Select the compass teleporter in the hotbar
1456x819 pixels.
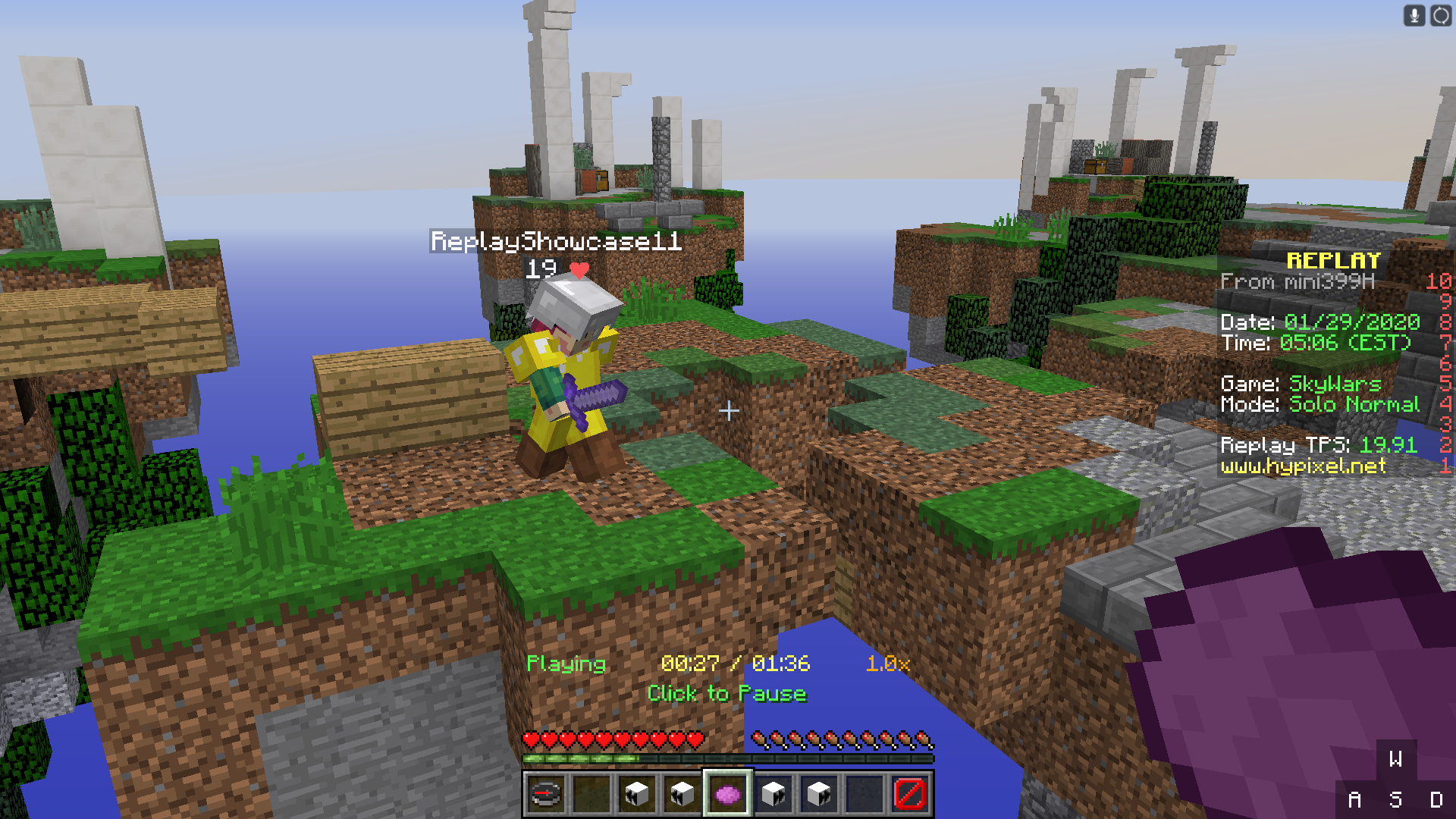coord(548,794)
